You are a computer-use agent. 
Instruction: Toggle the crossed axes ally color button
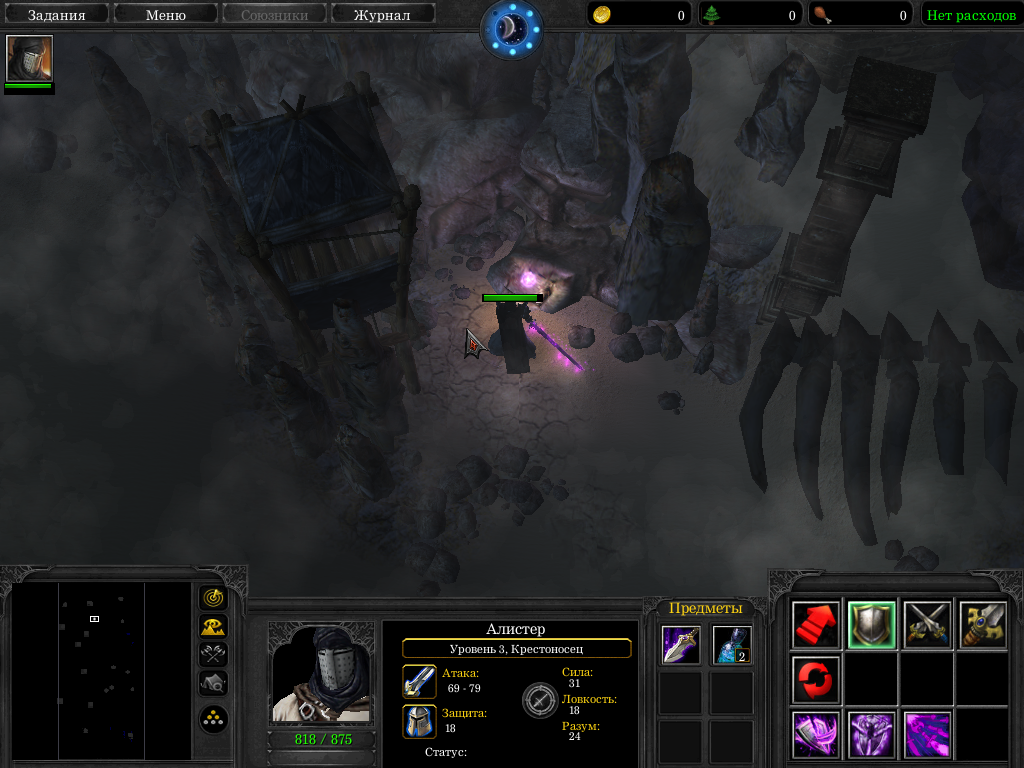(x=213, y=655)
